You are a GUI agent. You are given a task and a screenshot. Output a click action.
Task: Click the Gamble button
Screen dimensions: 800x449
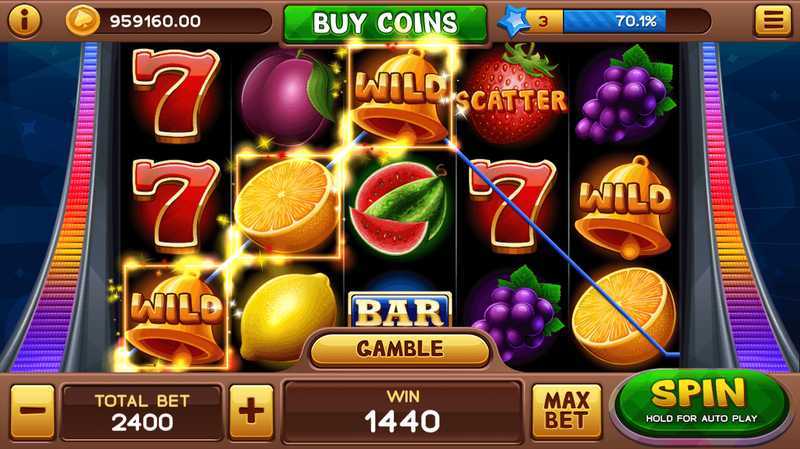400,349
